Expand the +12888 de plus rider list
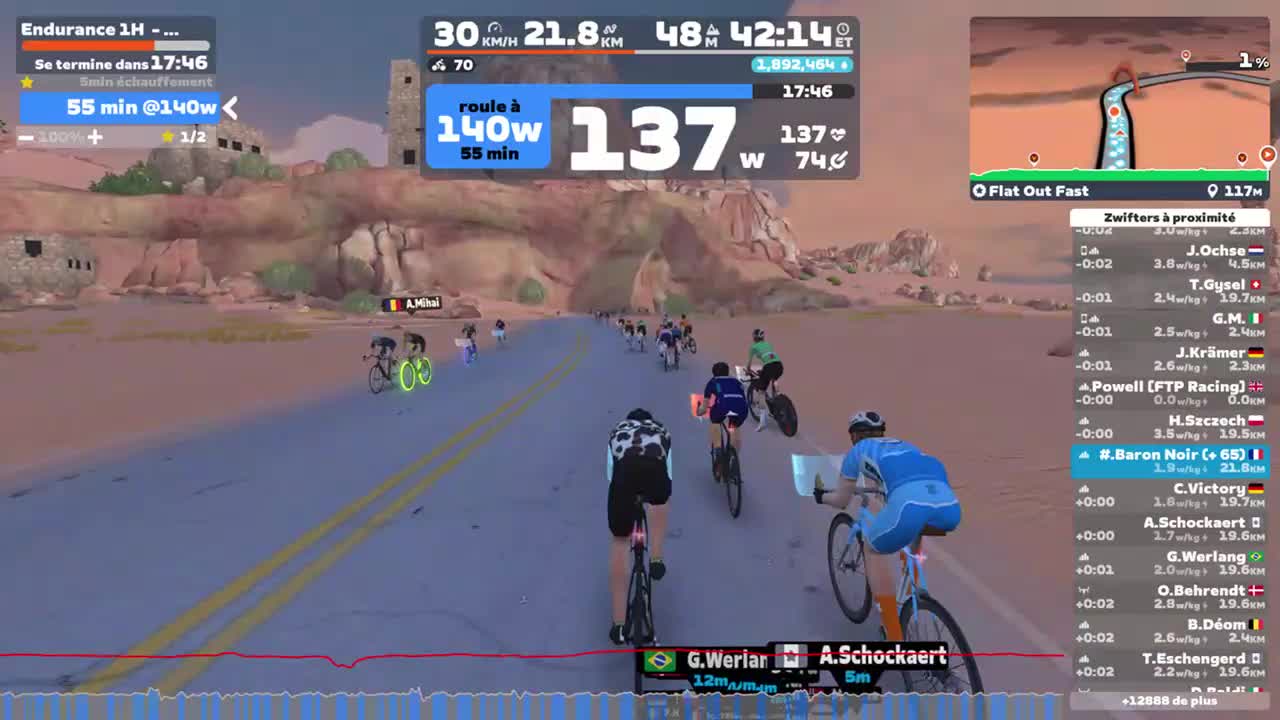 tap(1172, 703)
